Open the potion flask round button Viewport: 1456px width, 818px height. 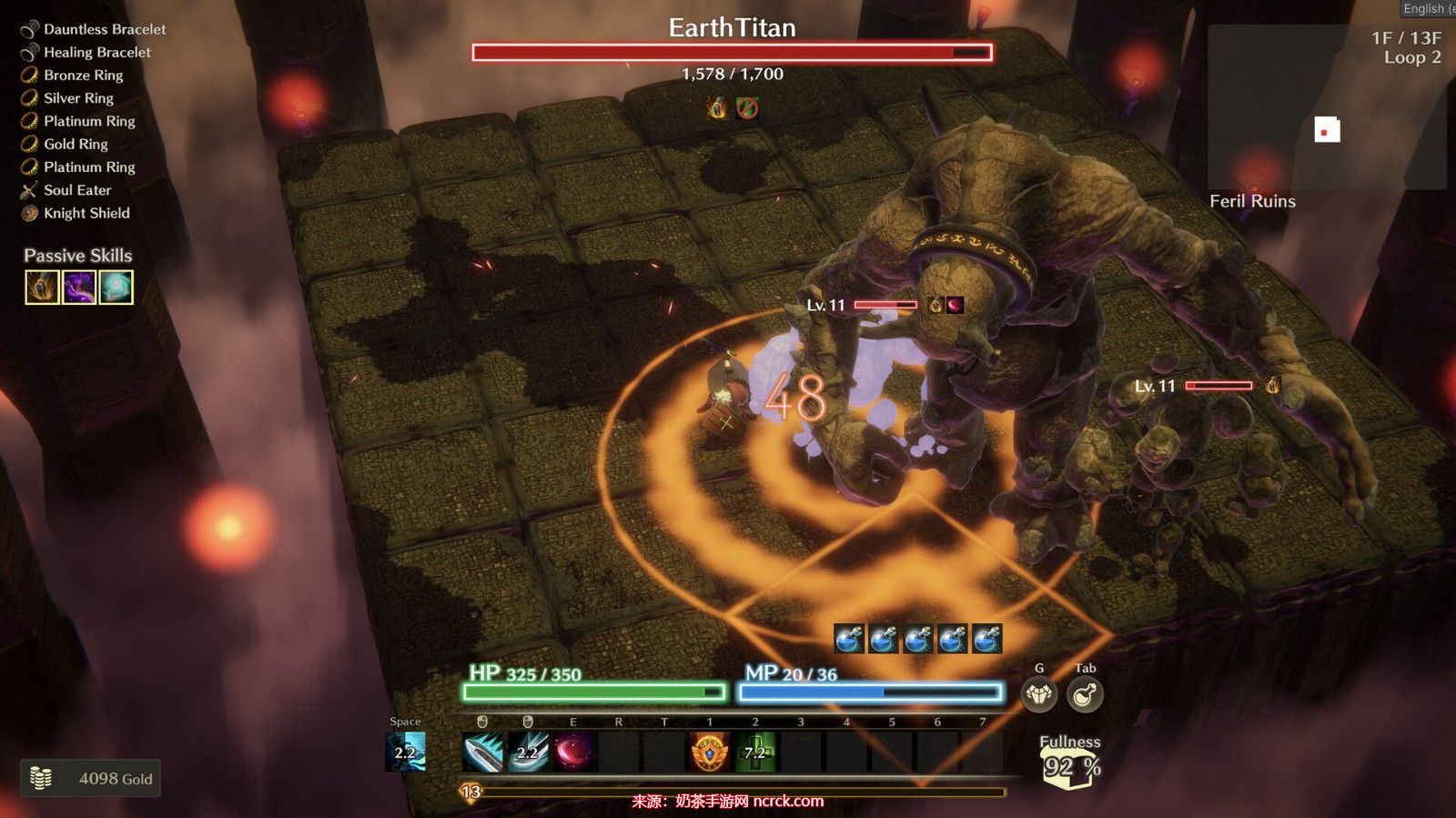click(x=1085, y=695)
